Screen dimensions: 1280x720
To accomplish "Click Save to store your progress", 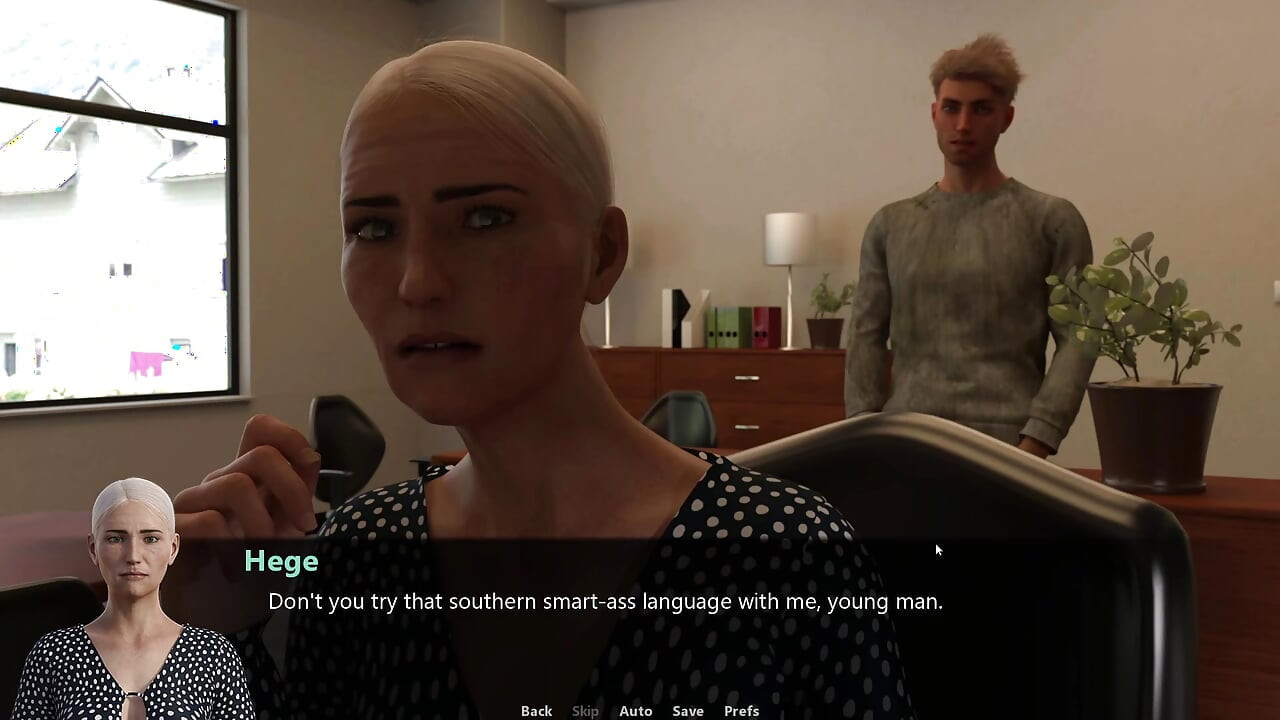I will tap(687, 710).
